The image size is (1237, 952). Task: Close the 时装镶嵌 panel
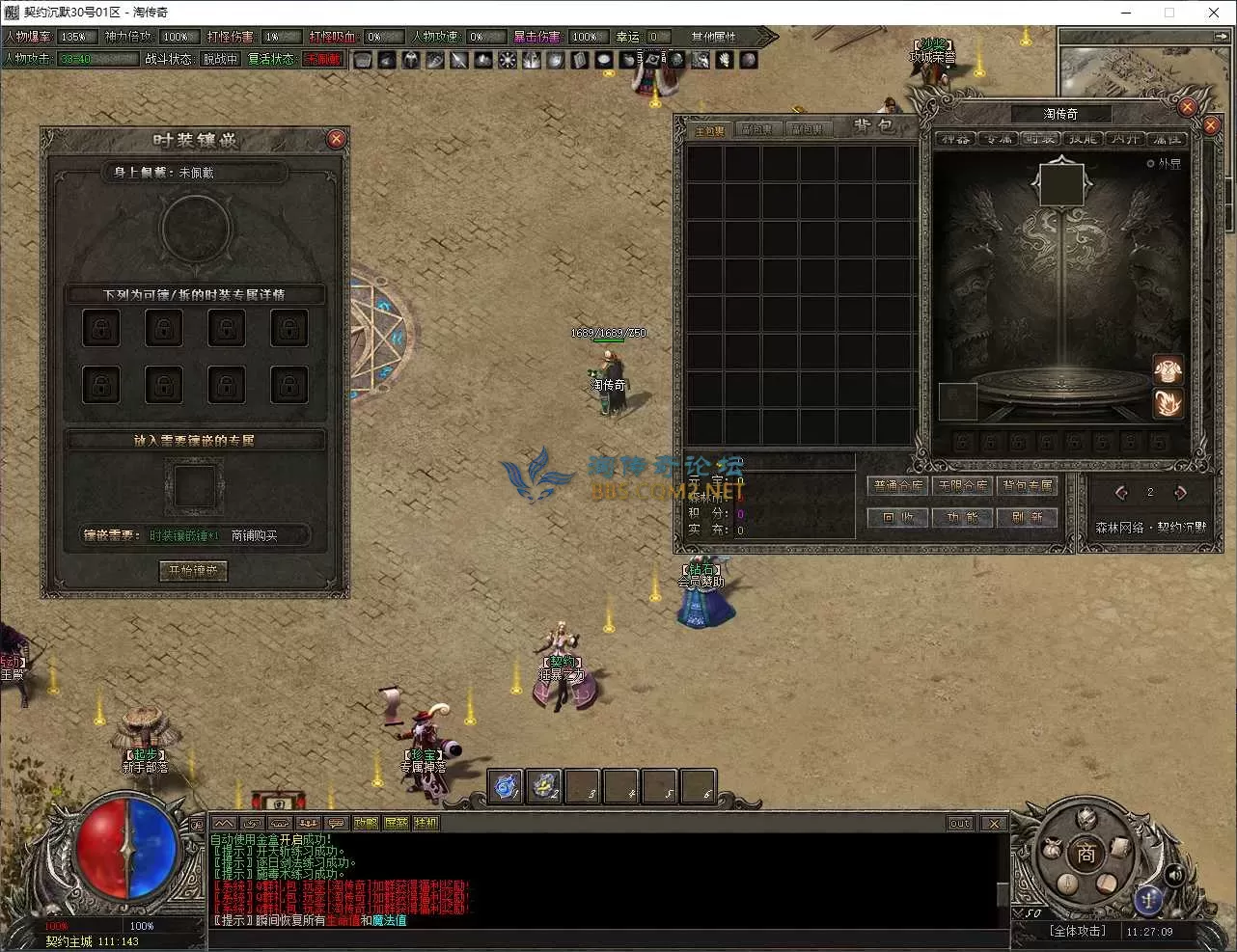coord(336,139)
